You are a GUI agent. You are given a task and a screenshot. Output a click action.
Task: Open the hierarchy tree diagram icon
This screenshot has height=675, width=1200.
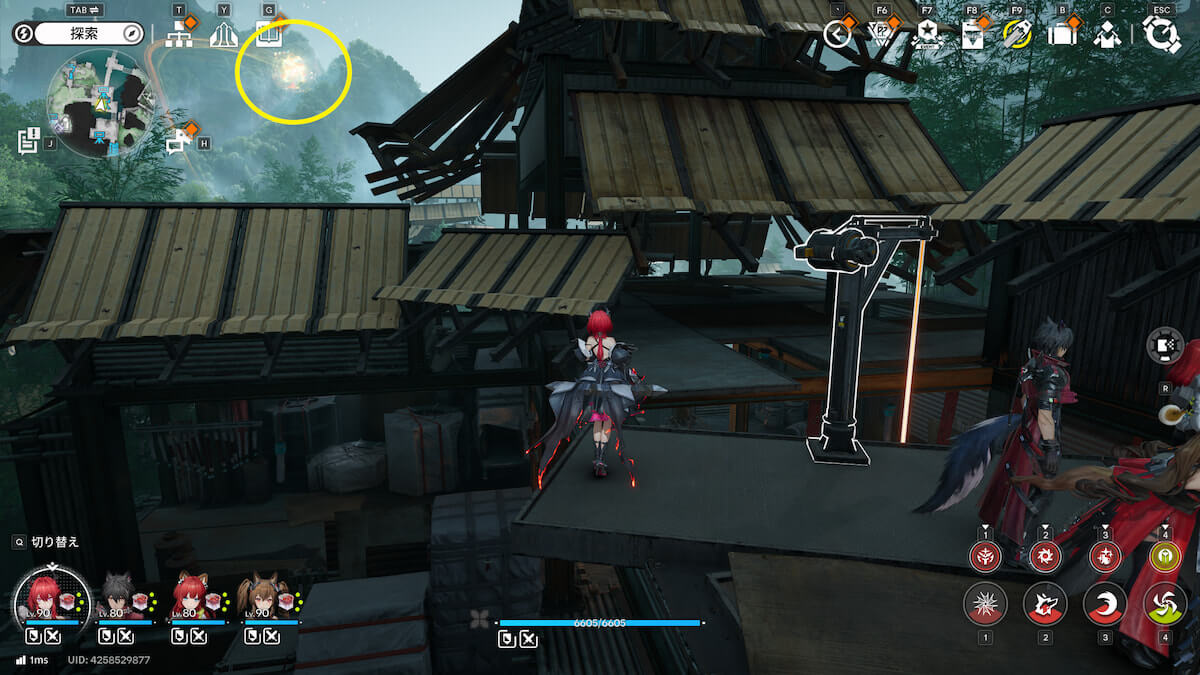point(180,35)
